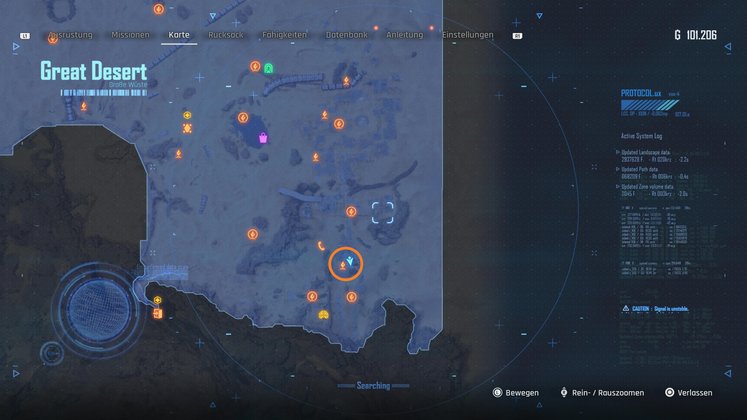
Task: Switch to the Fähigkeiten tab
Action: (286, 35)
